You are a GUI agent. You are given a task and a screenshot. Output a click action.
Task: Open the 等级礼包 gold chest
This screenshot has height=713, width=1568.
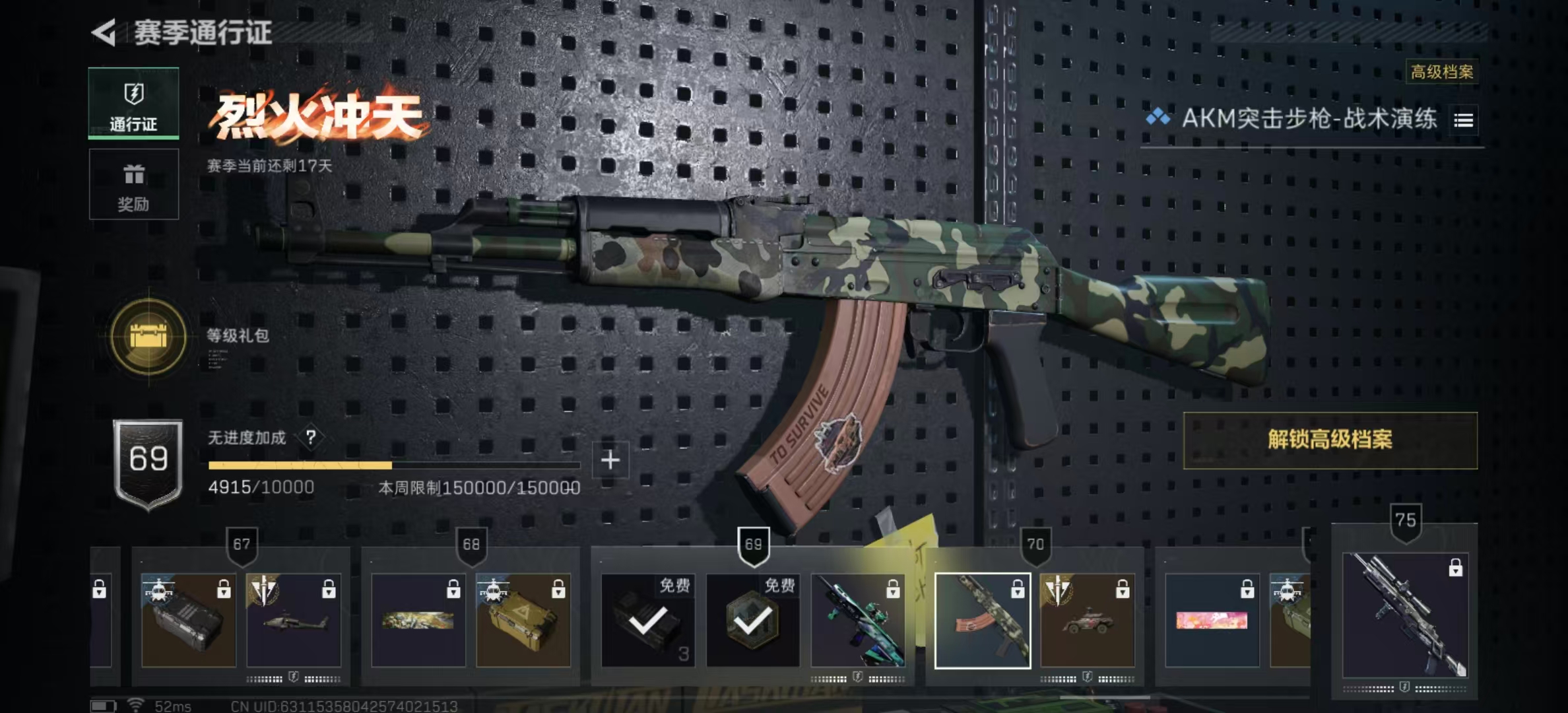point(148,337)
